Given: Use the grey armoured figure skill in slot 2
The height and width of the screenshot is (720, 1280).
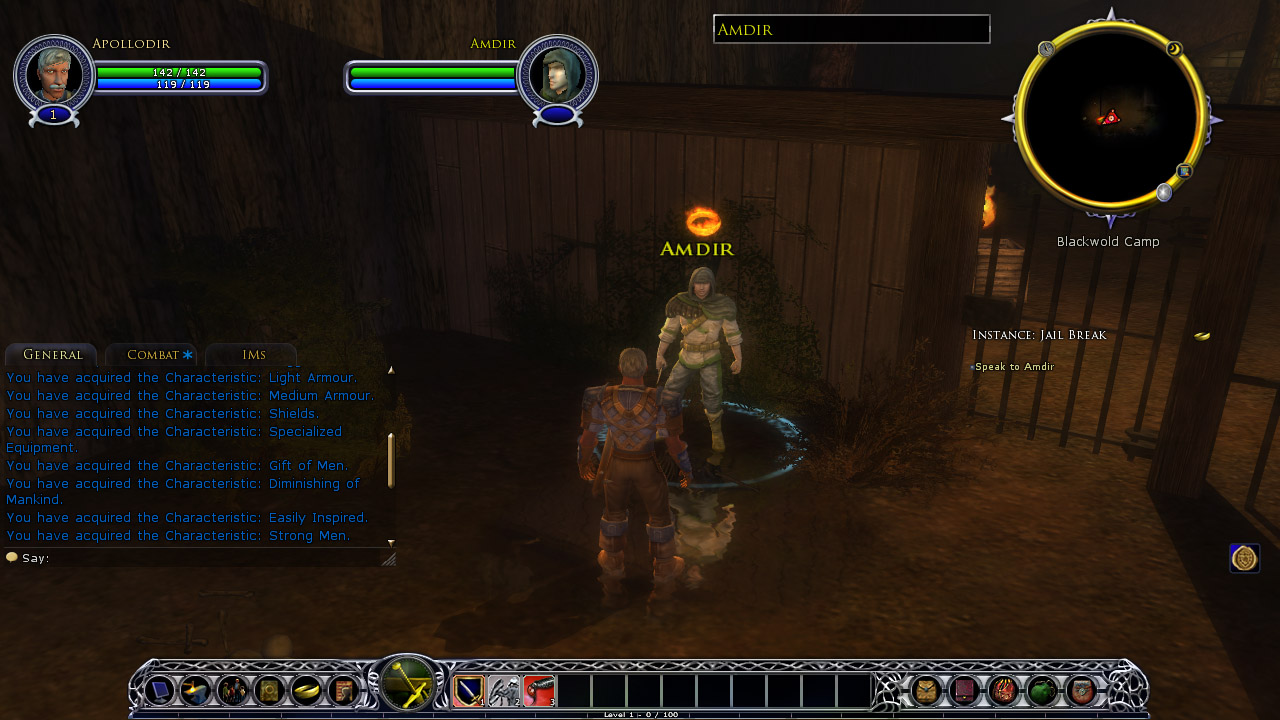Looking at the screenshot, I should point(504,690).
